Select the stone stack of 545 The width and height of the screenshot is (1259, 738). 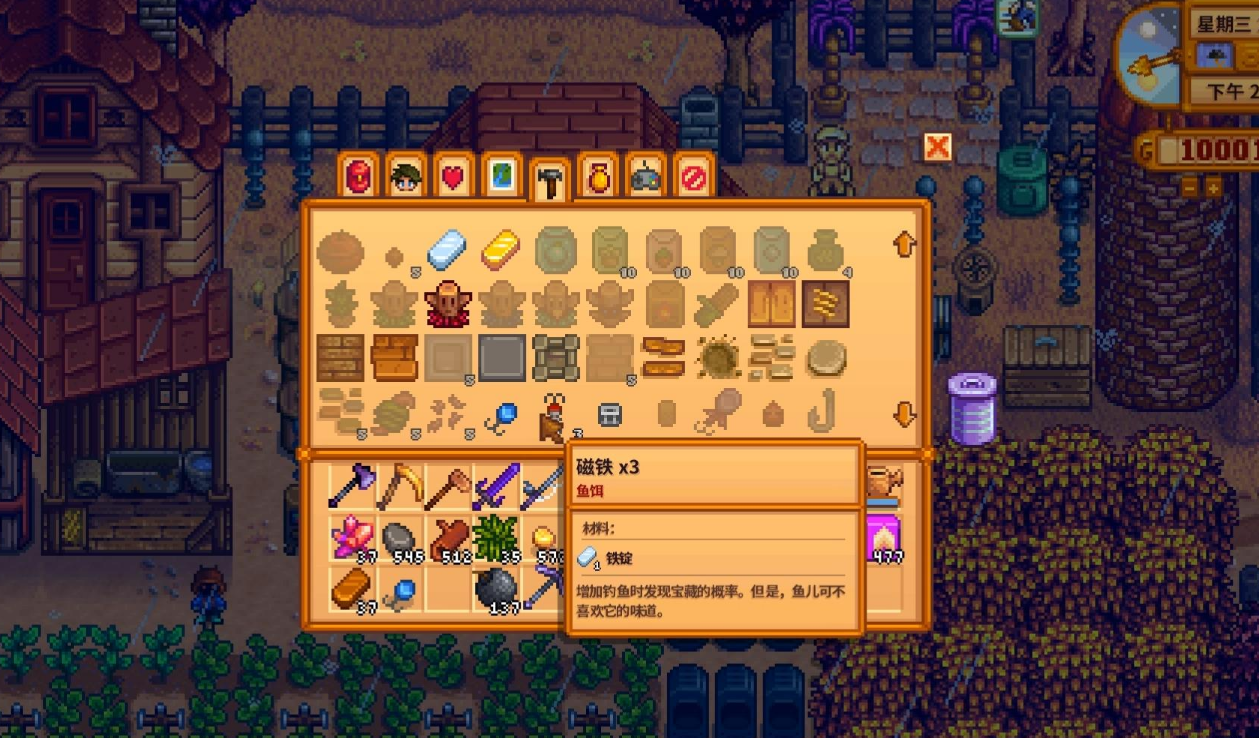(399, 538)
